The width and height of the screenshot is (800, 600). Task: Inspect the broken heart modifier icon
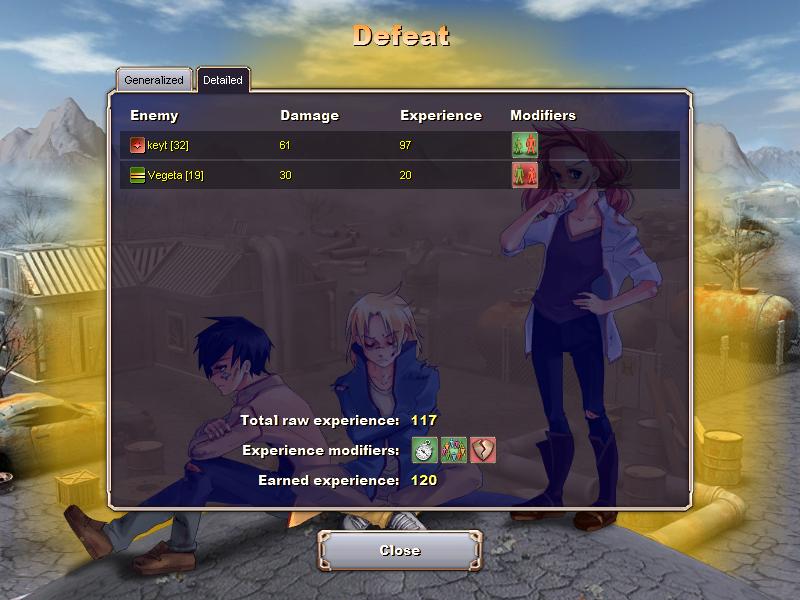click(483, 450)
